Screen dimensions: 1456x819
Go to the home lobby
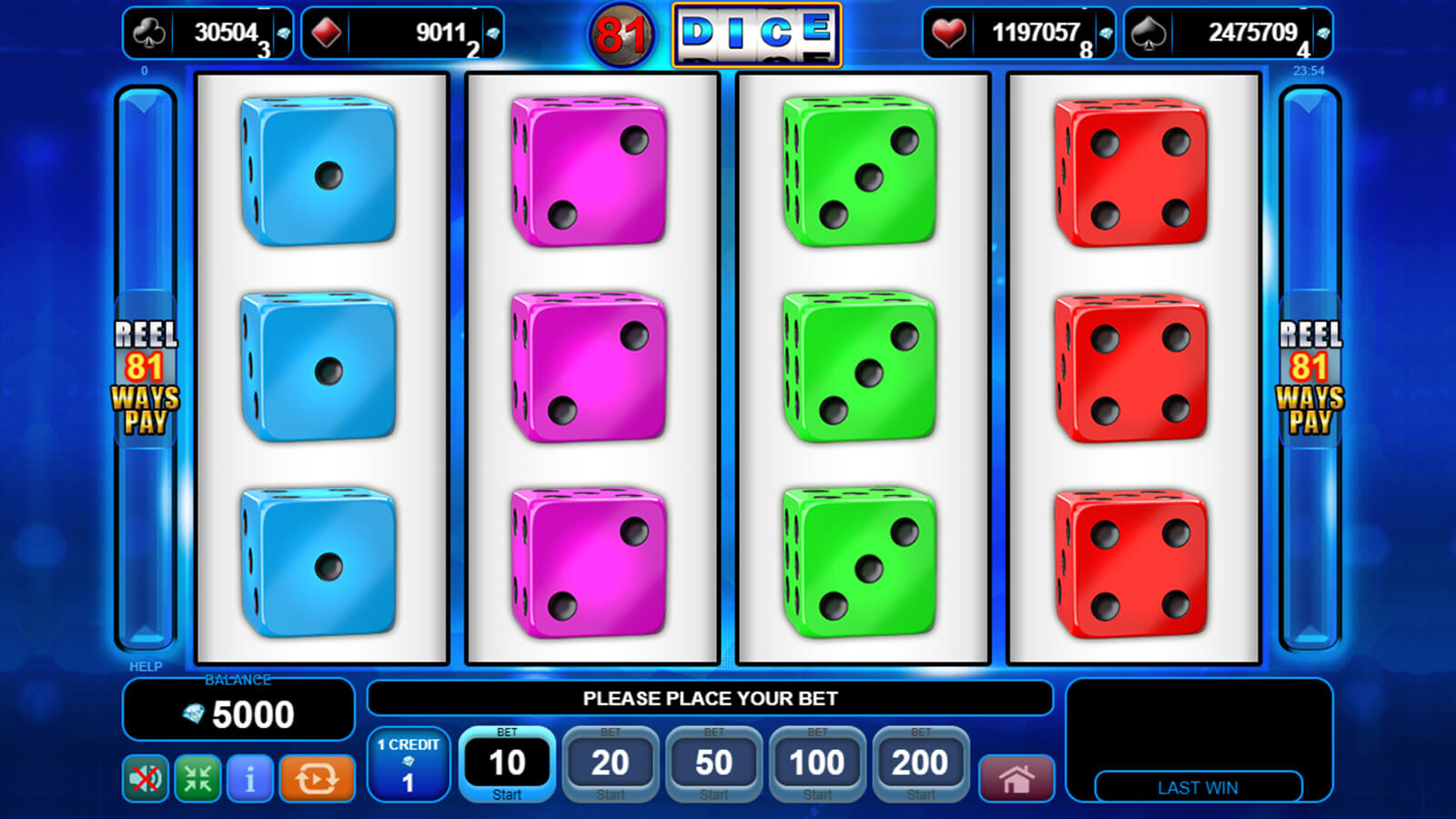(x=1016, y=779)
